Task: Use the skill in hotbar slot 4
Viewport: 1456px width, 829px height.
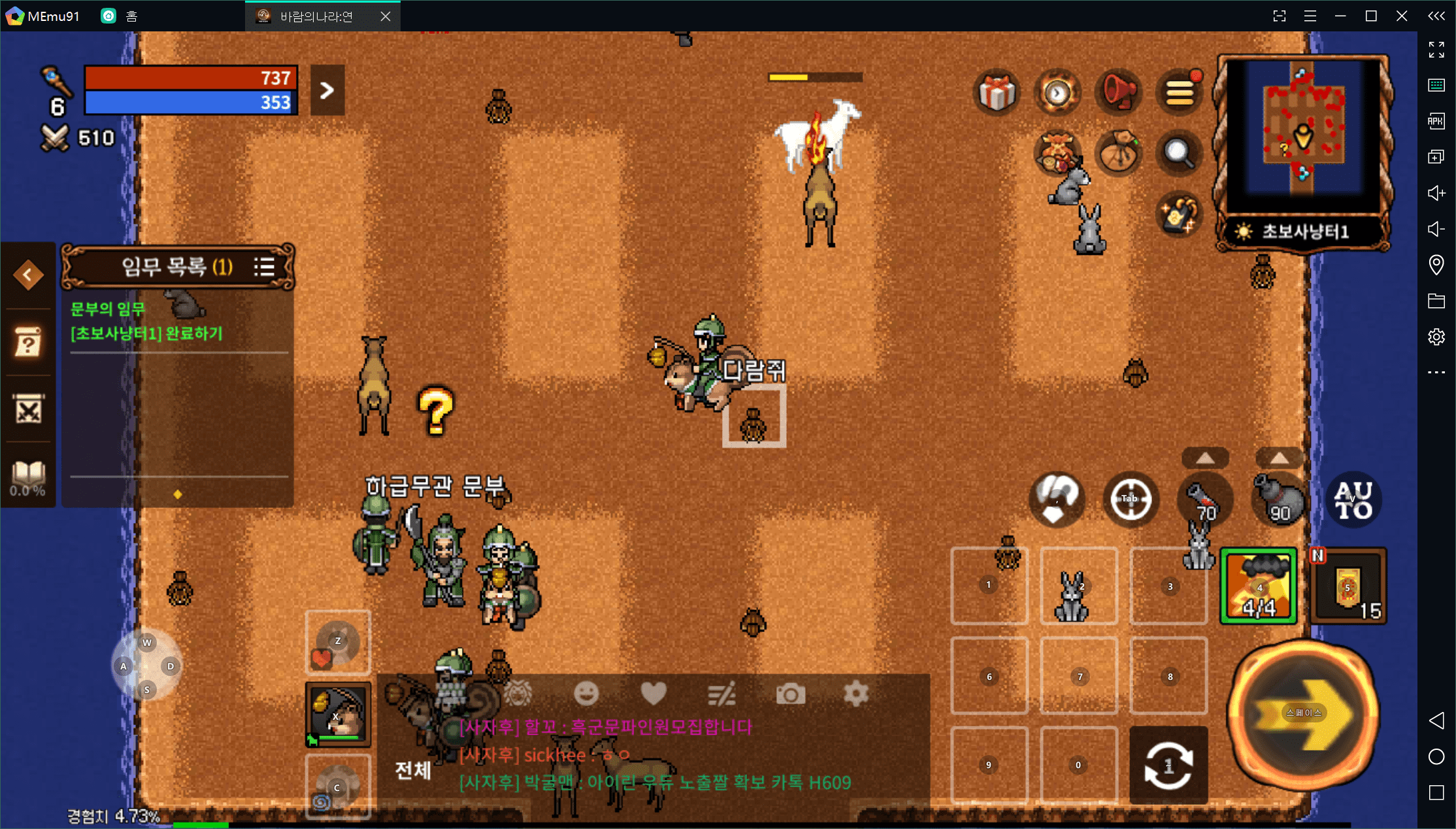Action: click(1259, 586)
